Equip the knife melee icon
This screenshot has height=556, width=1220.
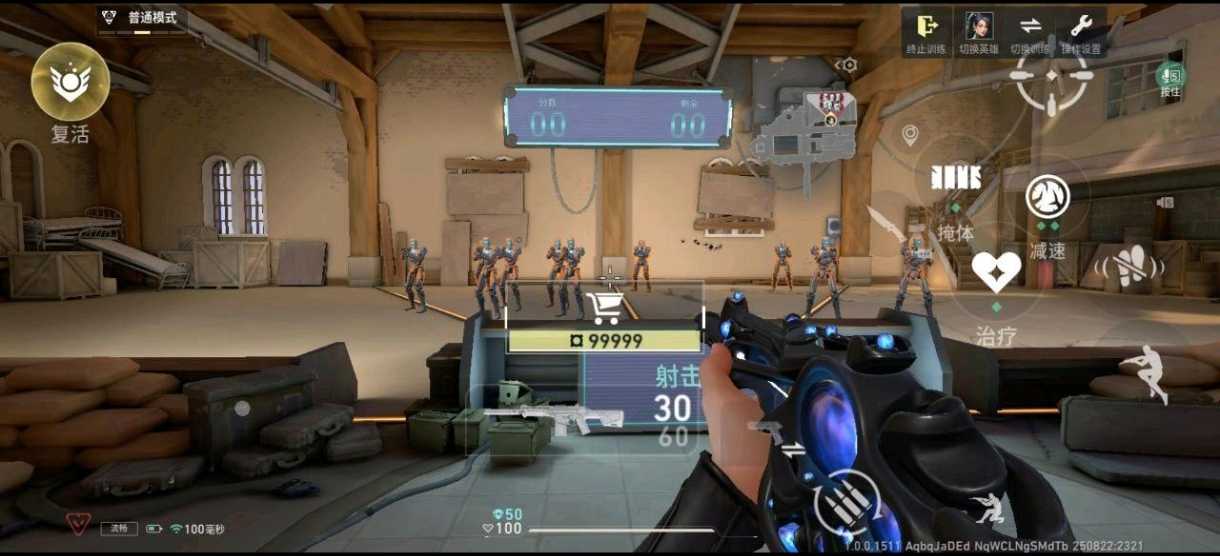pyautogui.click(x=885, y=226)
